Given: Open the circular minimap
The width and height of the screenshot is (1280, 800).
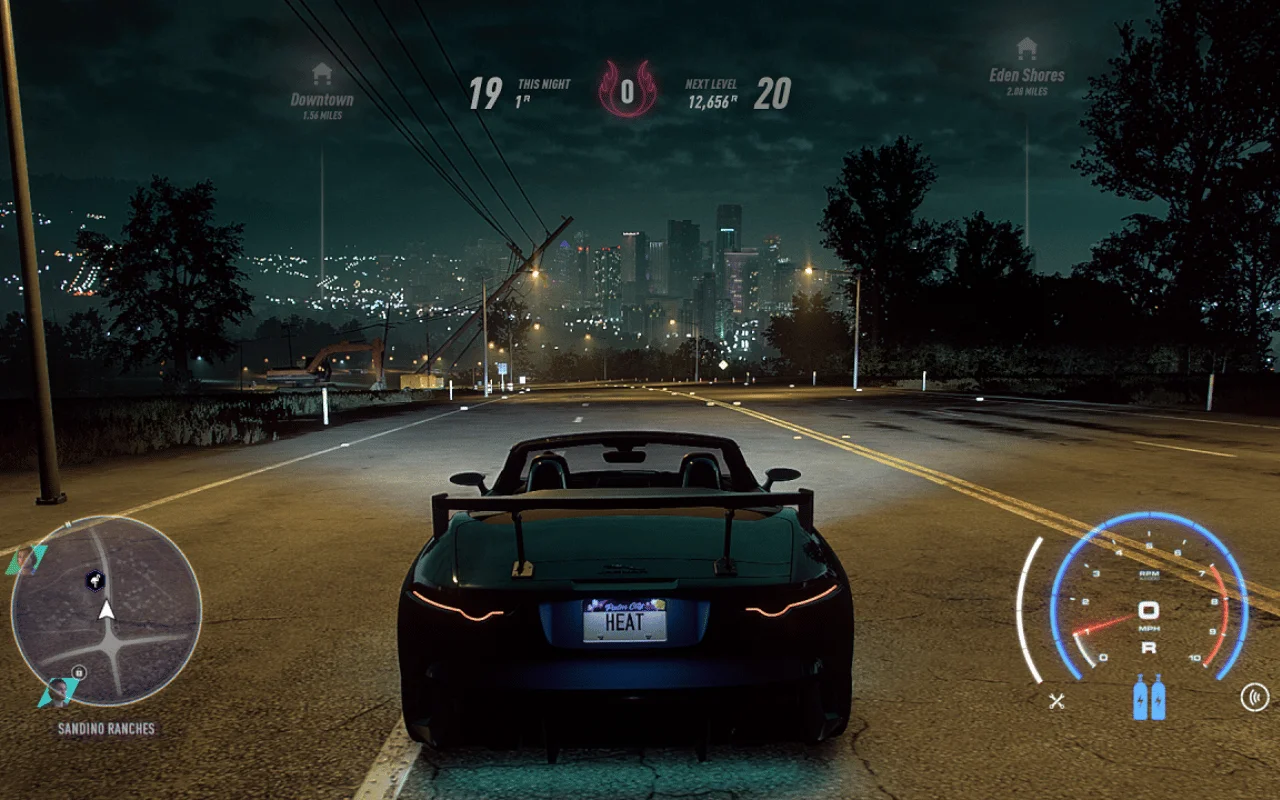Looking at the screenshot, I should tap(106, 610).
